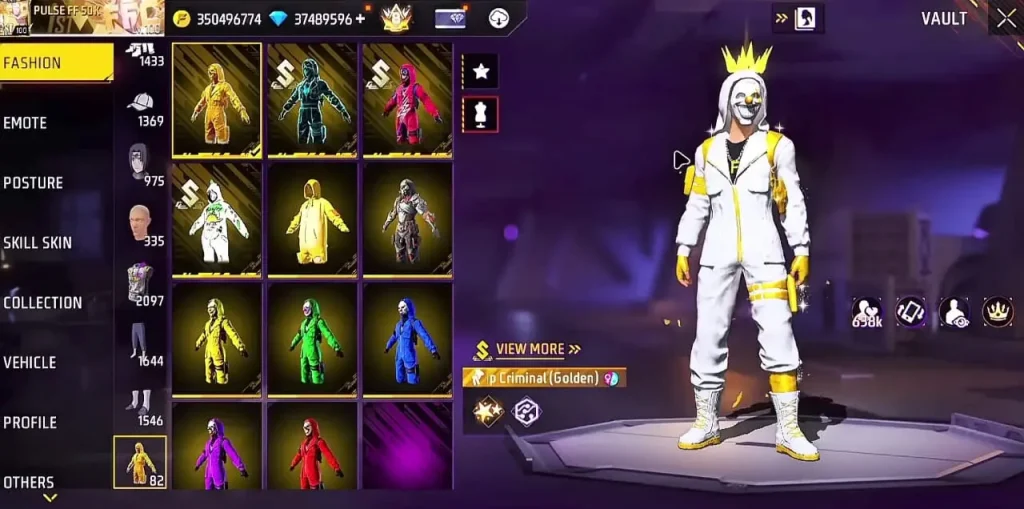Click the crown icon beside the character

[998, 312]
